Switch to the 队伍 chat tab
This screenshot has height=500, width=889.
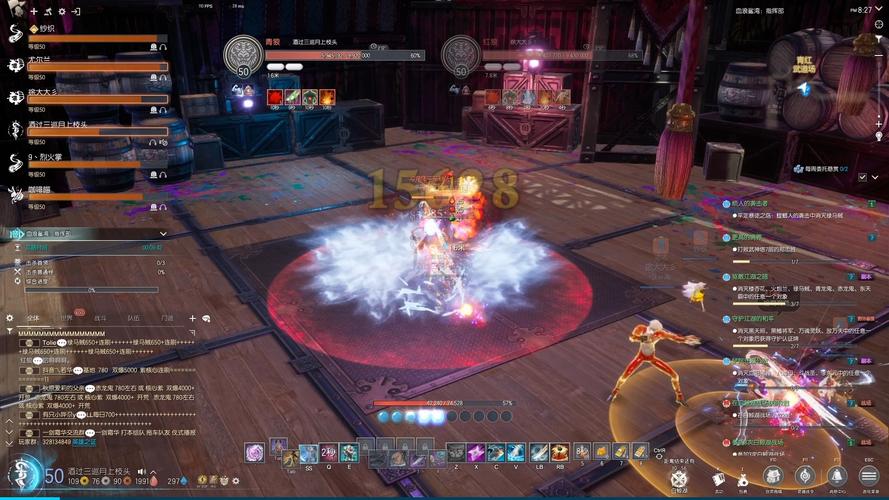pyautogui.click(x=133, y=318)
